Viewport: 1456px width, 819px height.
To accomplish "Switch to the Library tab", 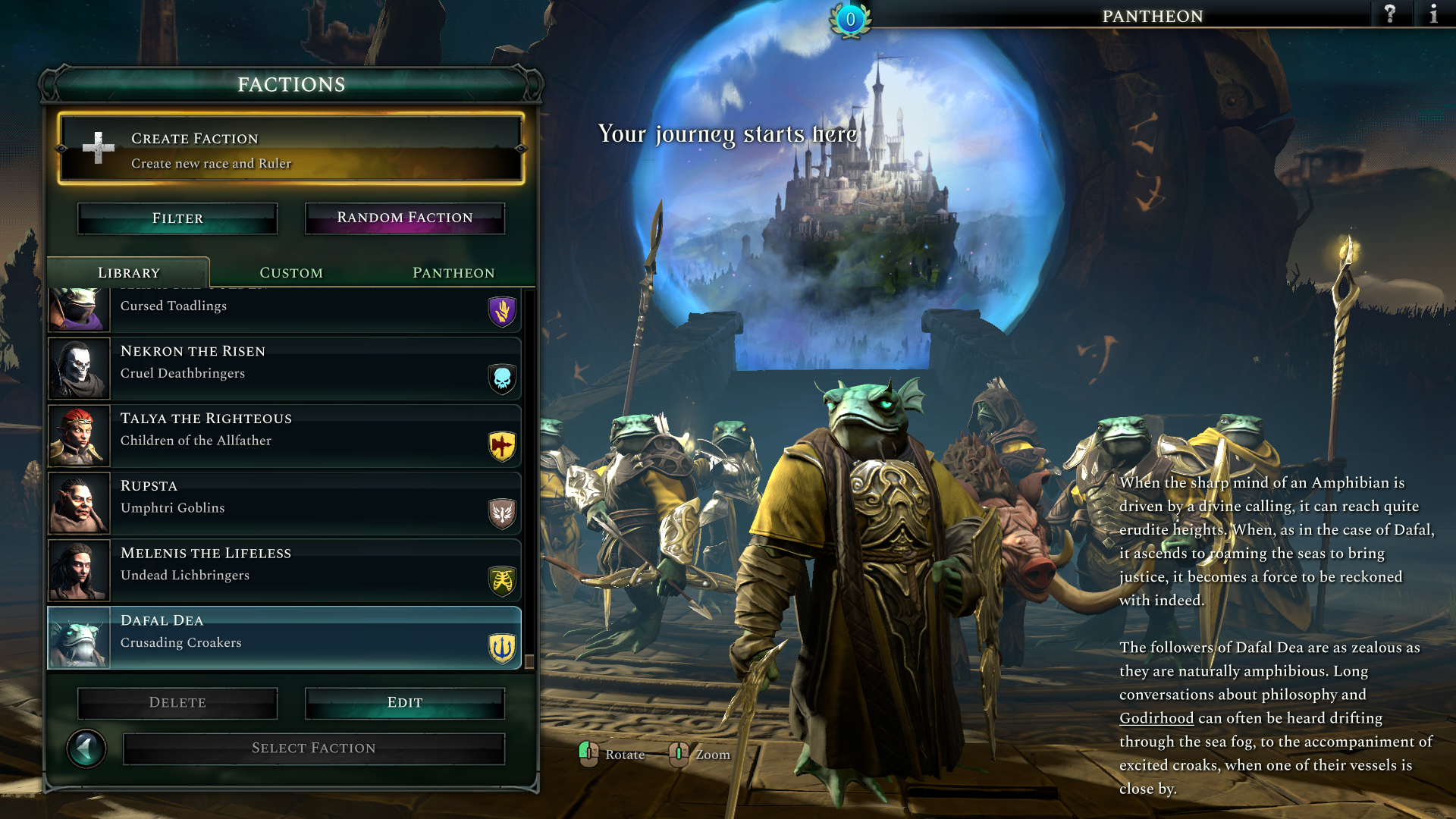I will pos(129,273).
